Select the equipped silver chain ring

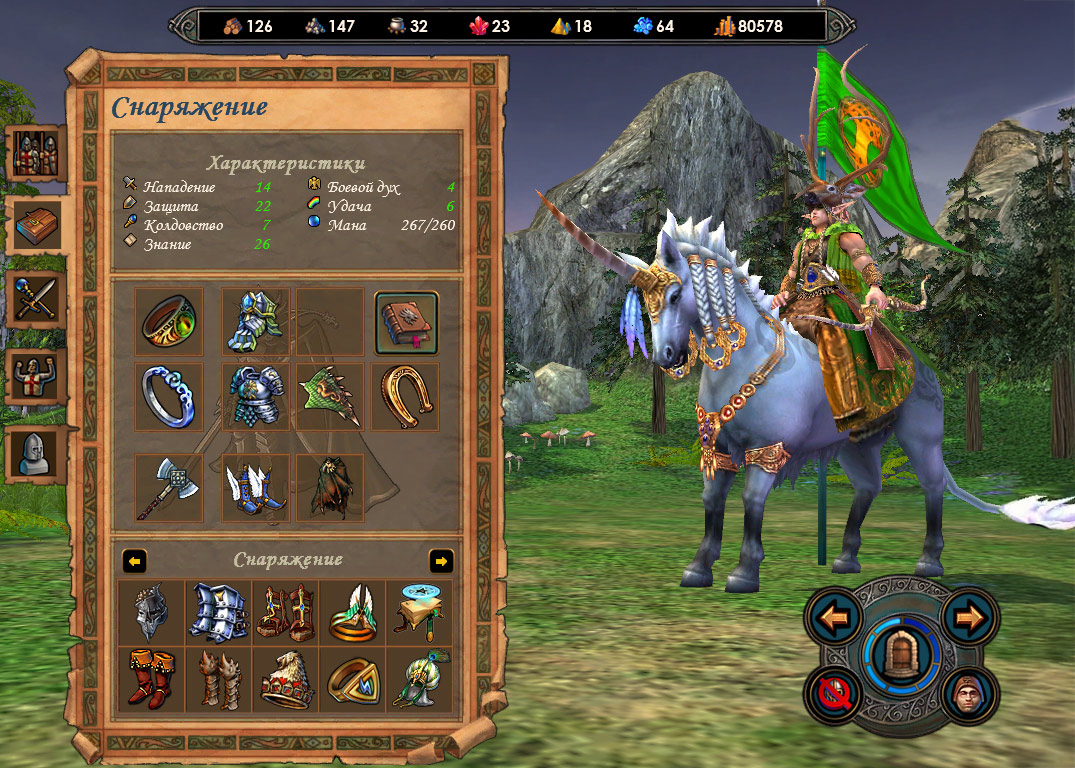(x=169, y=396)
